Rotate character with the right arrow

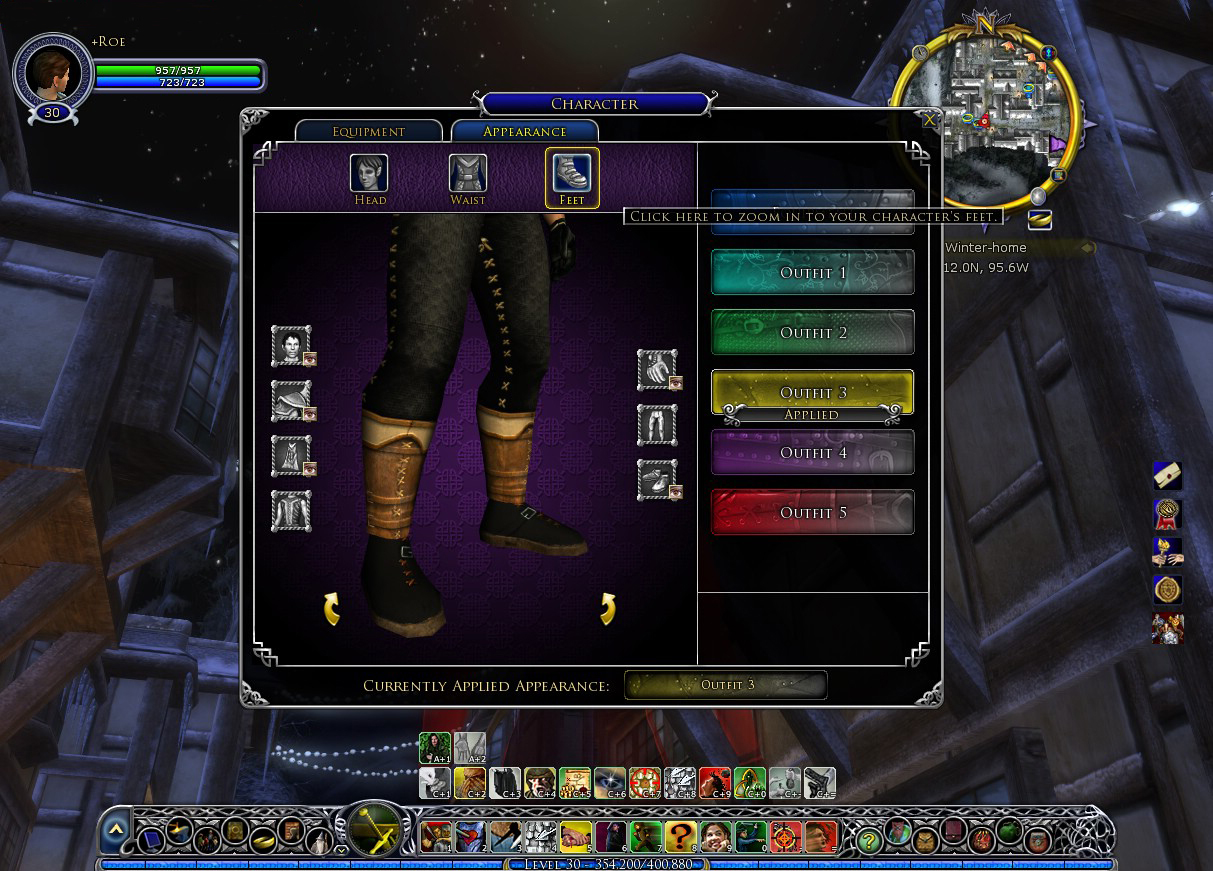[607, 608]
